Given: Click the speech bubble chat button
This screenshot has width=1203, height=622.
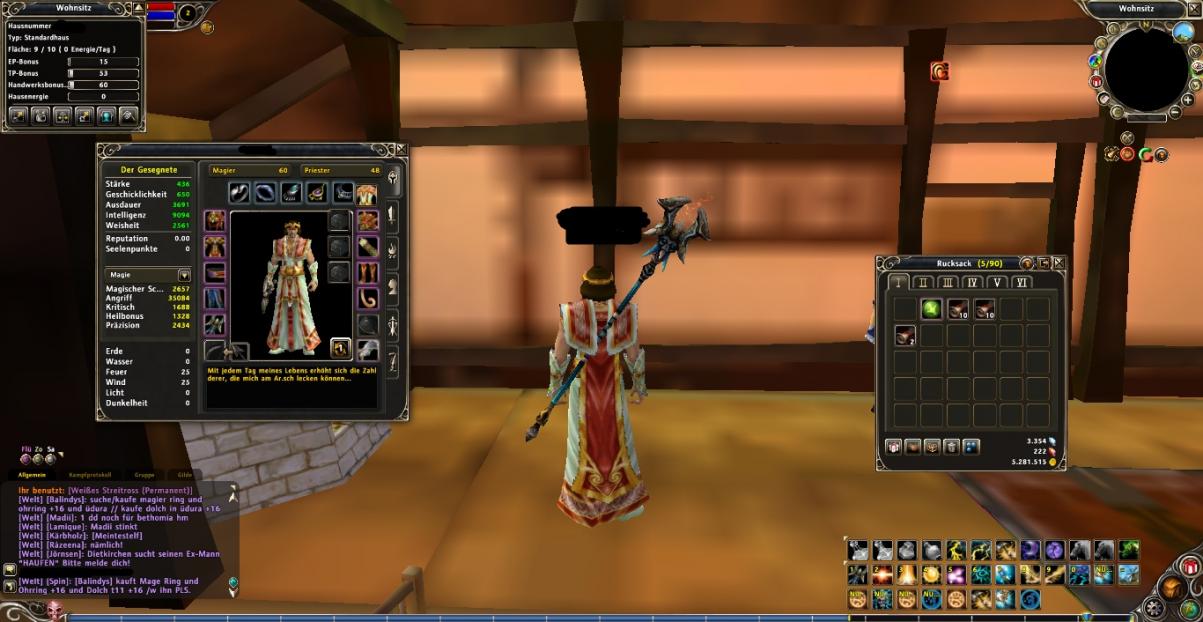Looking at the screenshot, I should (x=10, y=570).
